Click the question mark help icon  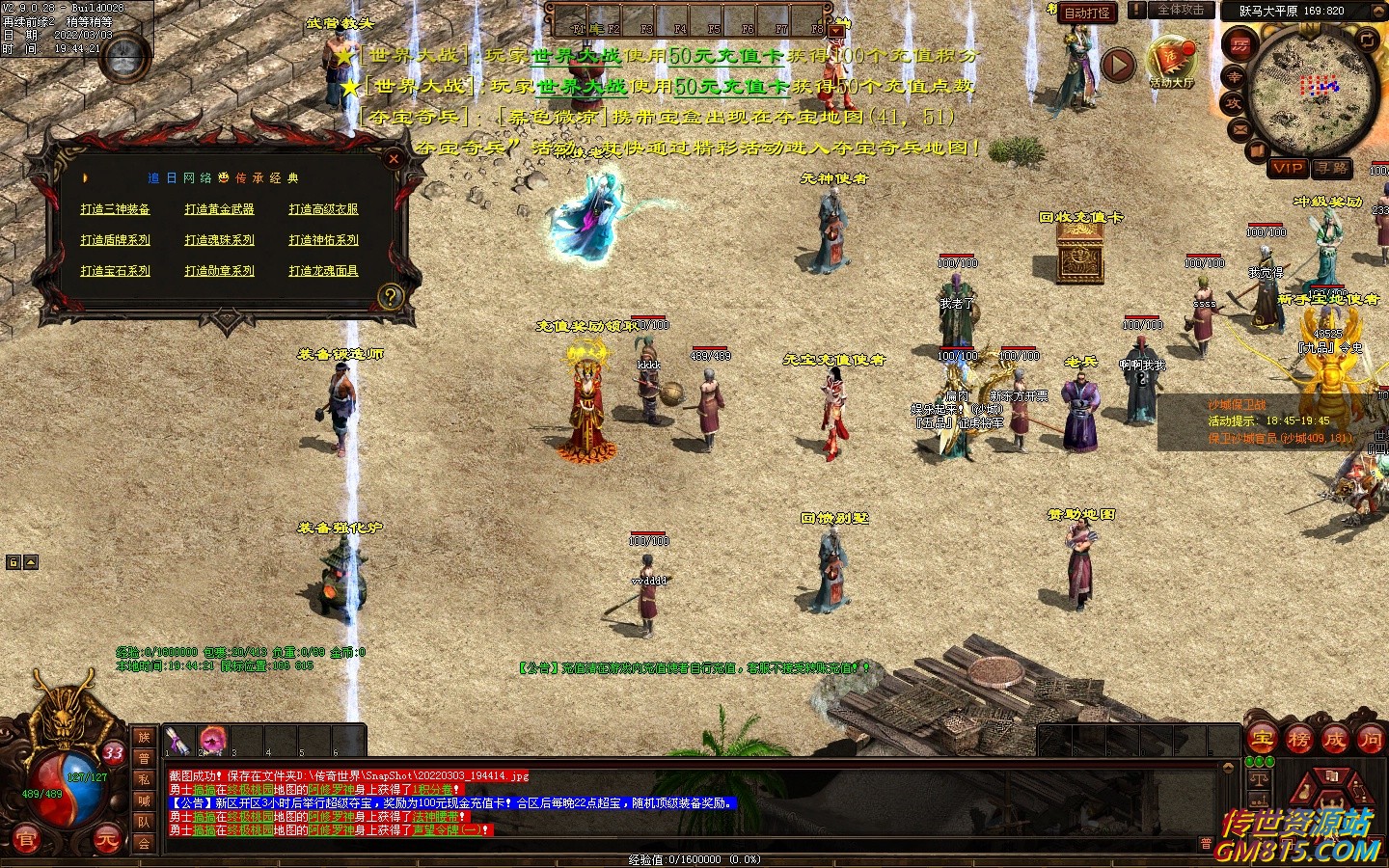point(390,296)
